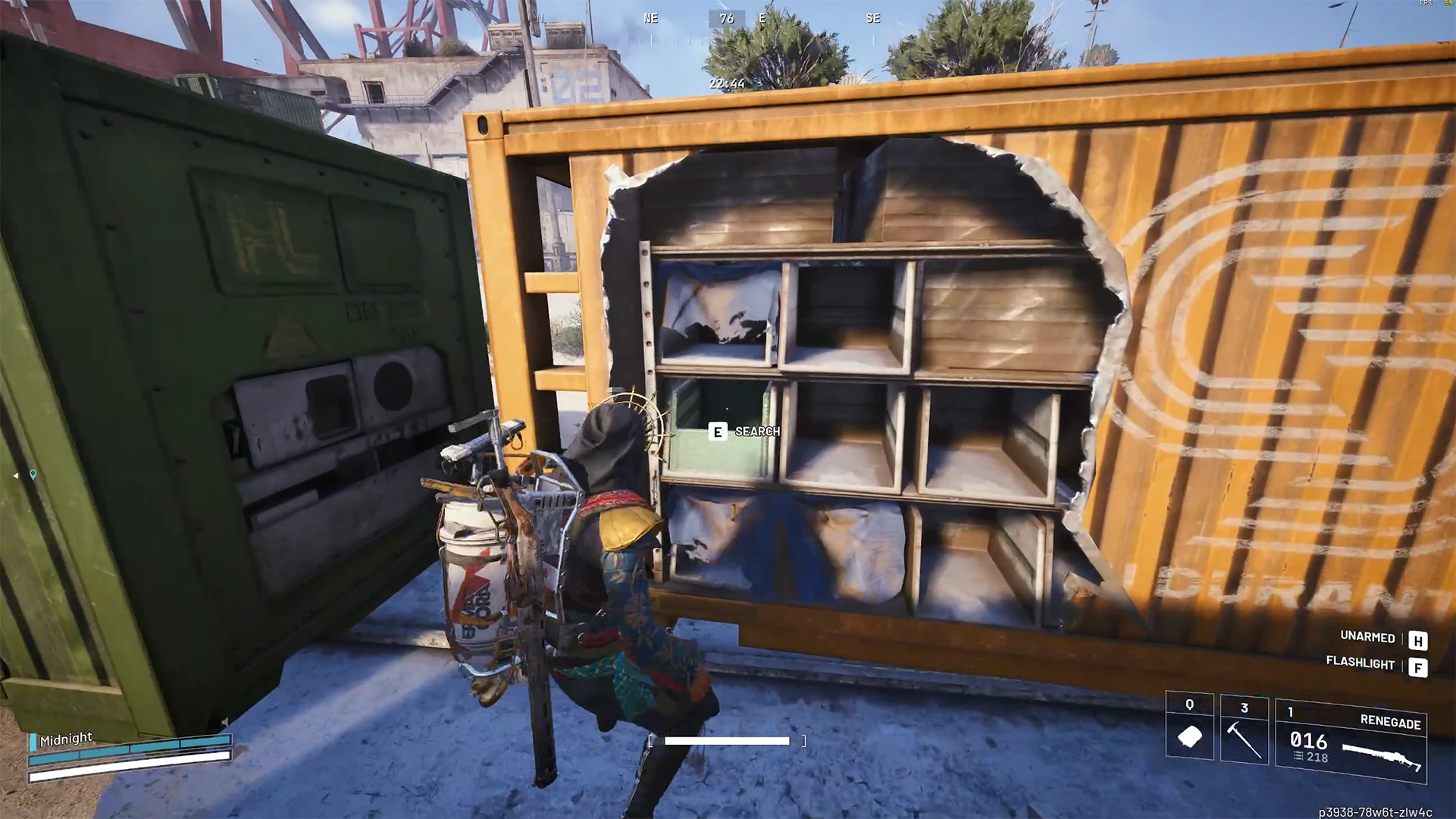Screen dimensions: 1456x819
Task: Click the waypoint marker icon on left edge
Action: pyautogui.click(x=15, y=475)
